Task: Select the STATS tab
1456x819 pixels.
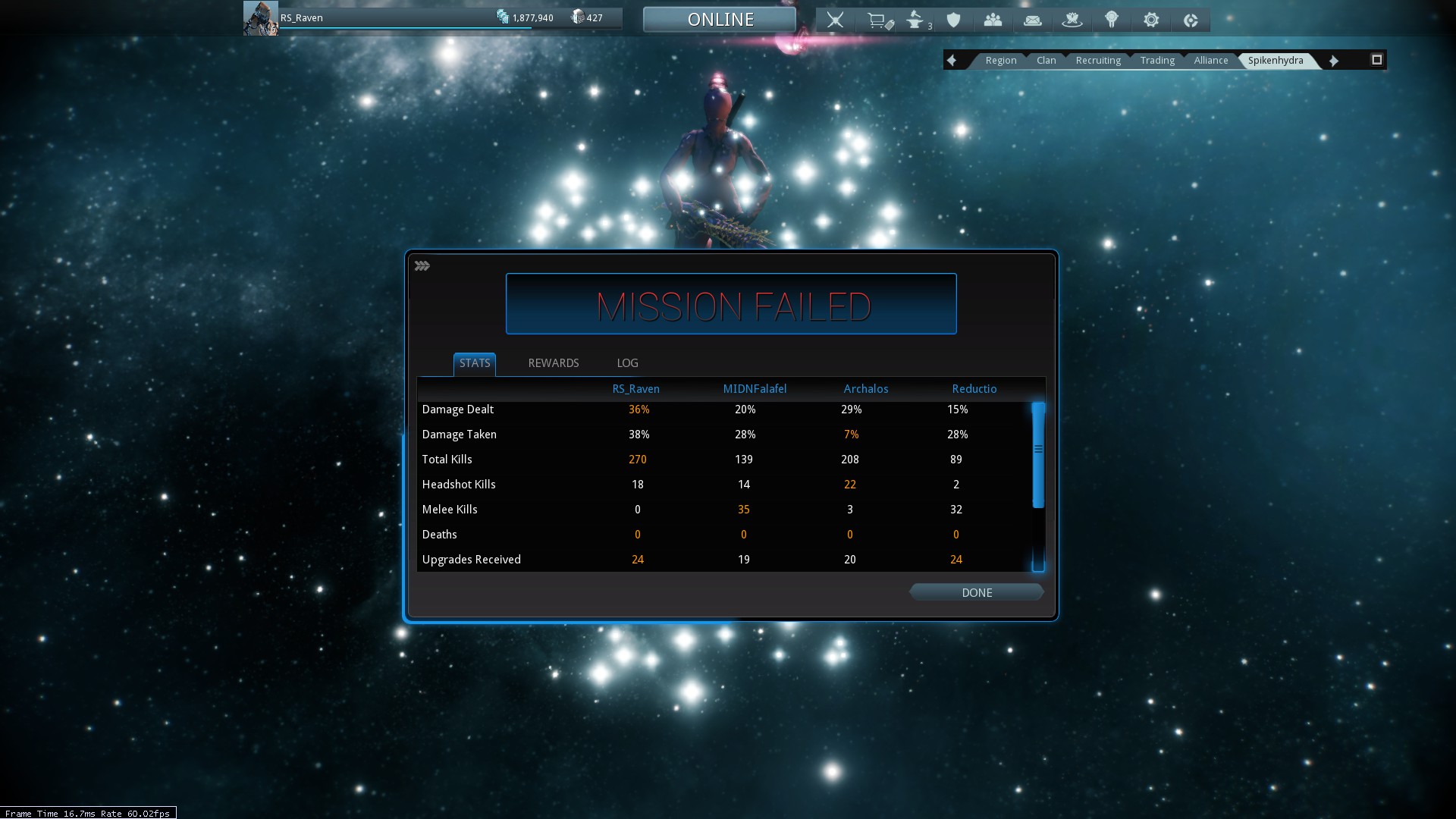Action: click(x=475, y=363)
